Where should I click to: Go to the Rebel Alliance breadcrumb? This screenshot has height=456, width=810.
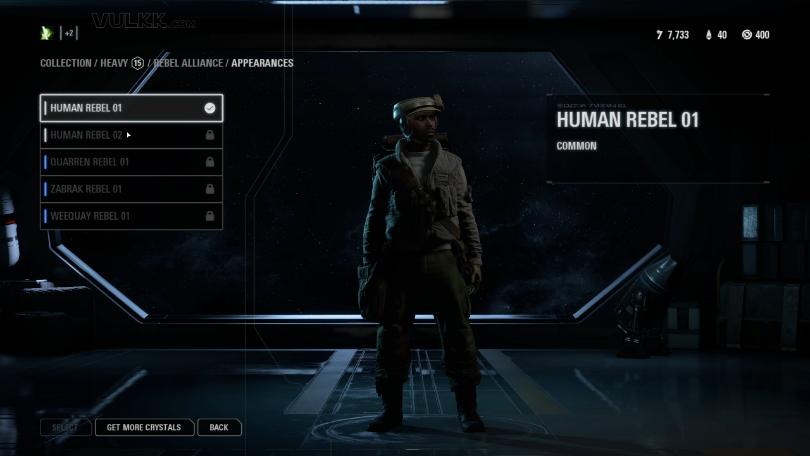click(x=188, y=63)
